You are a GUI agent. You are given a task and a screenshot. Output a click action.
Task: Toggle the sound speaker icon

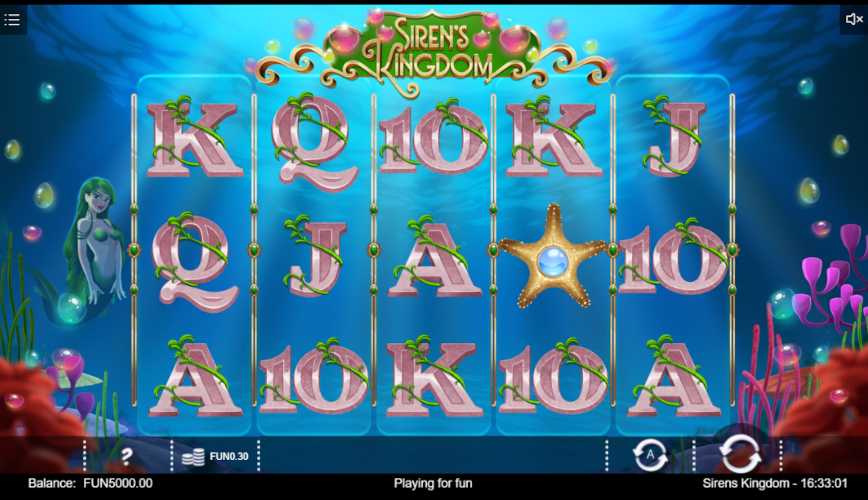(x=853, y=19)
